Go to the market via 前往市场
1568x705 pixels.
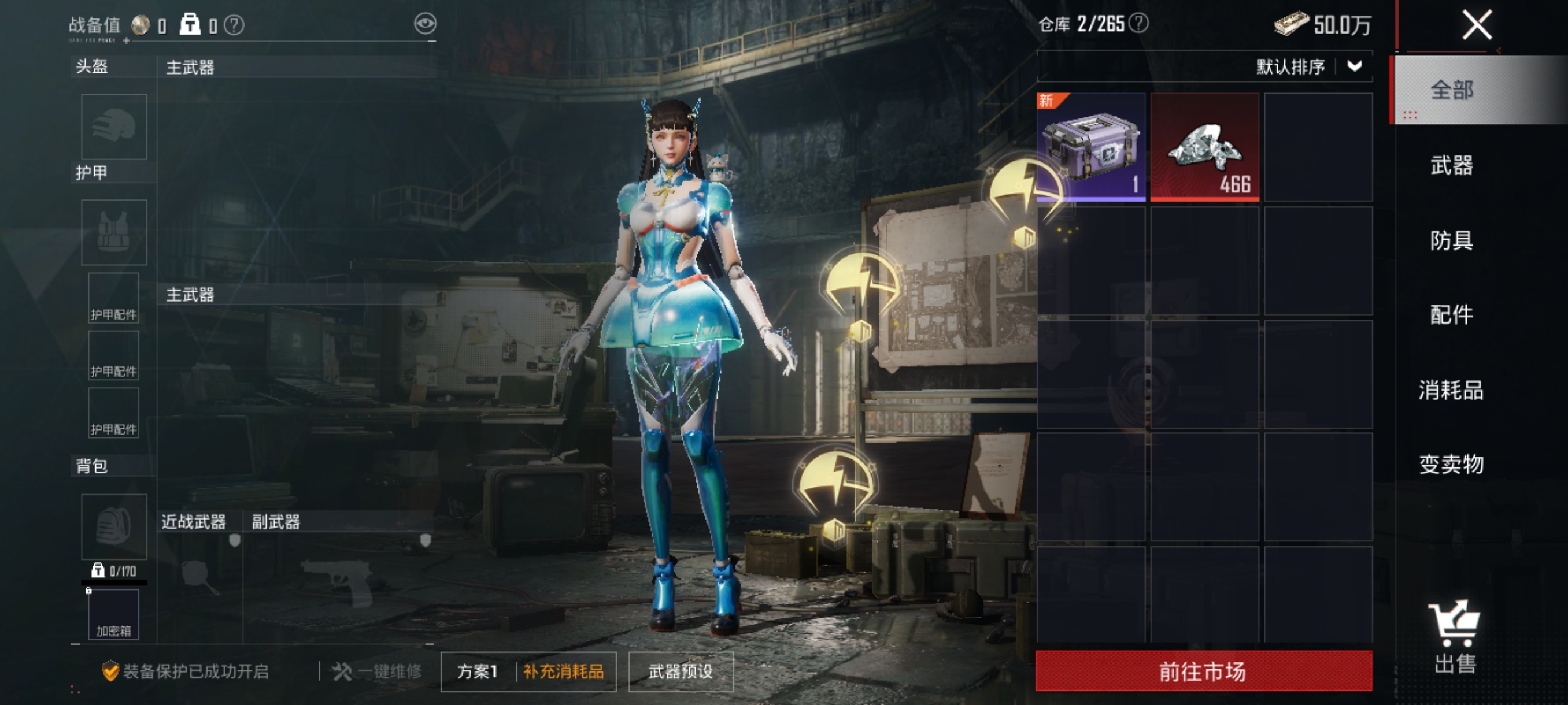[1203, 671]
